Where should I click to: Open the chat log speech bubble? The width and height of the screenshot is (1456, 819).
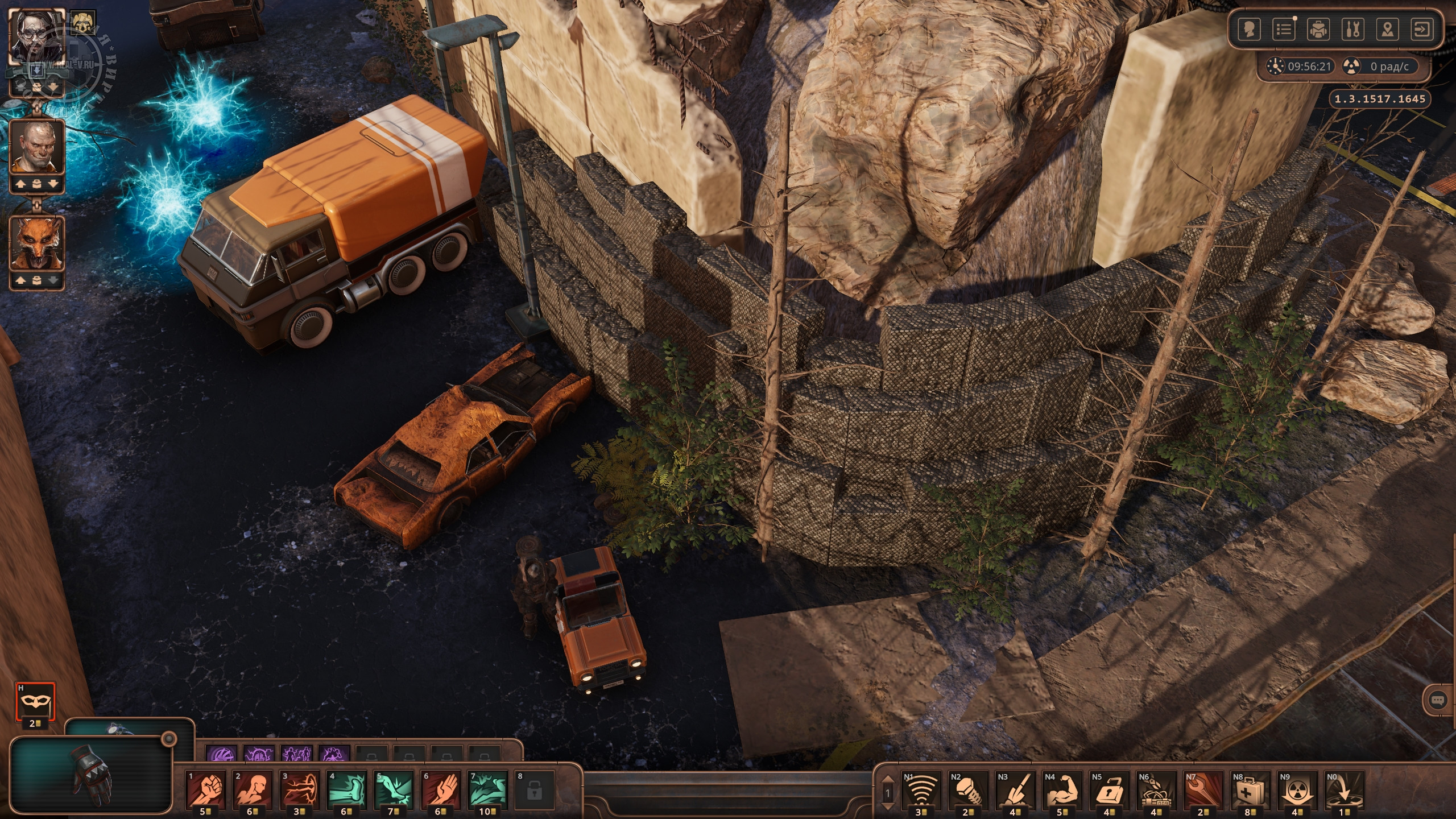tap(1438, 700)
